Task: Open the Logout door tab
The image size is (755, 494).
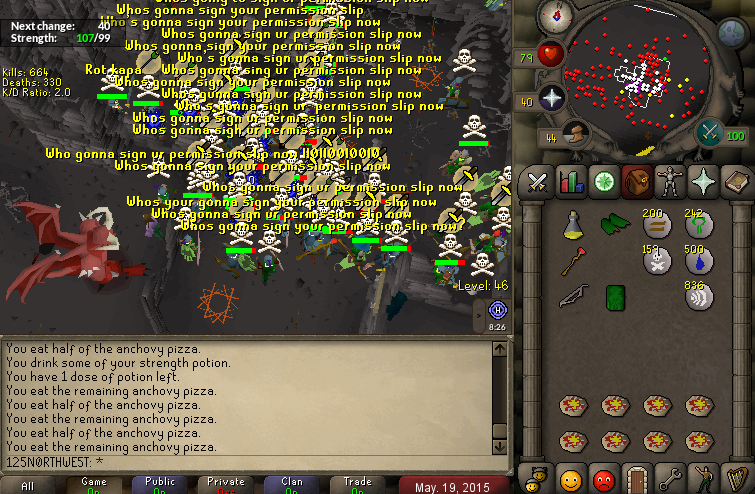Action: (637, 477)
